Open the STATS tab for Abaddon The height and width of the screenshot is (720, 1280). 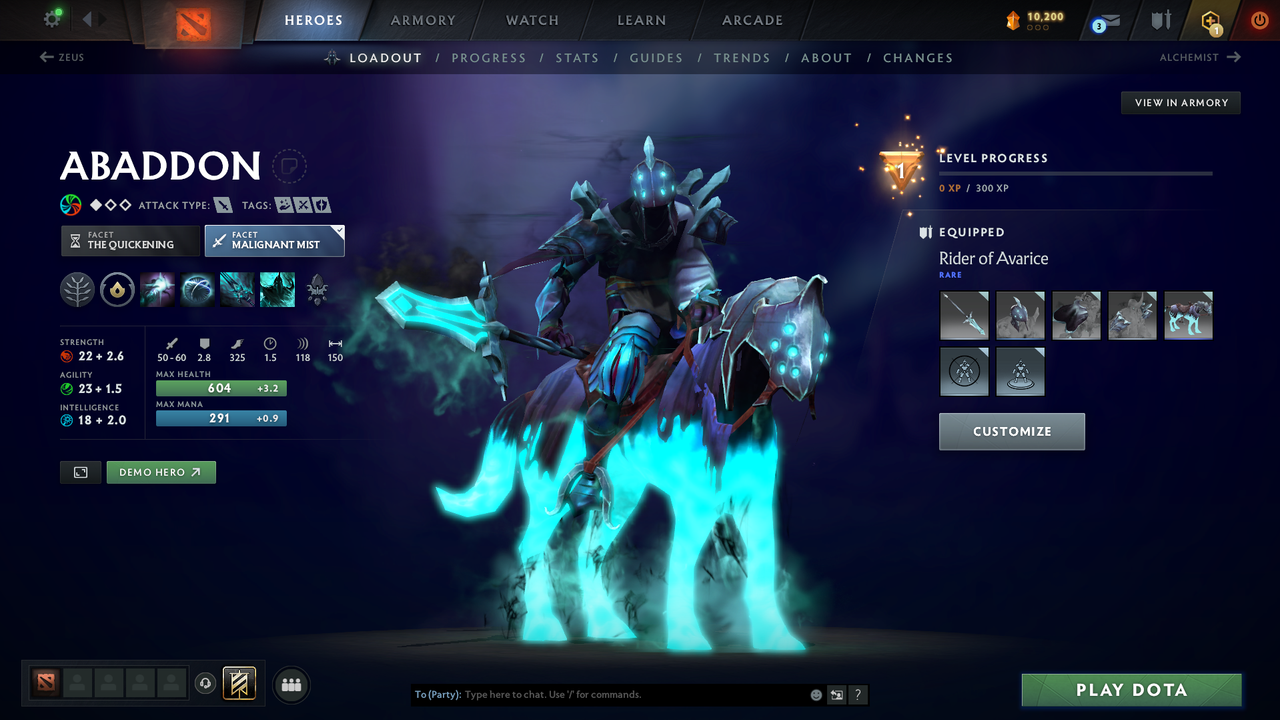(x=577, y=58)
